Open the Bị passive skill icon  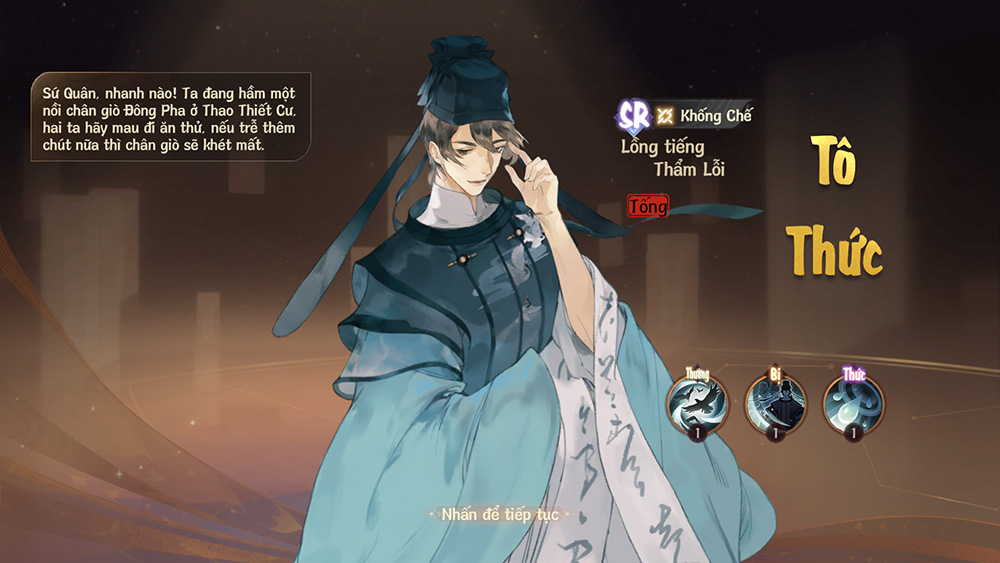(775, 403)
